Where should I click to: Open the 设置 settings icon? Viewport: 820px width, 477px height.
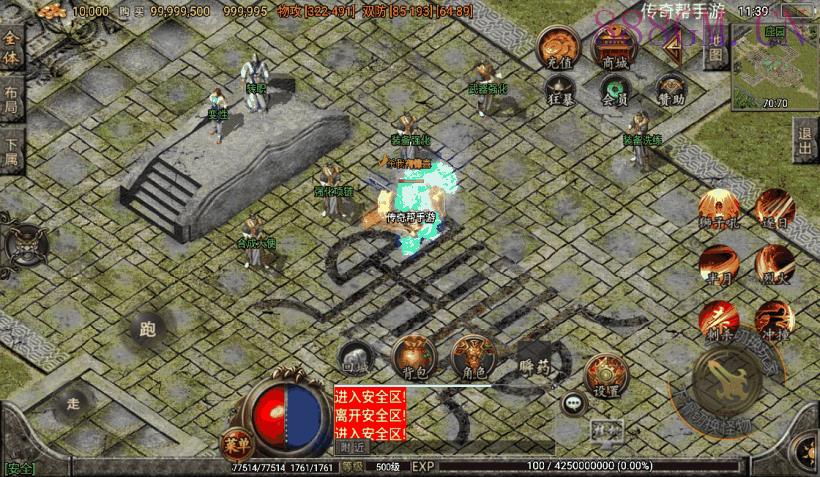click(603, 375)
